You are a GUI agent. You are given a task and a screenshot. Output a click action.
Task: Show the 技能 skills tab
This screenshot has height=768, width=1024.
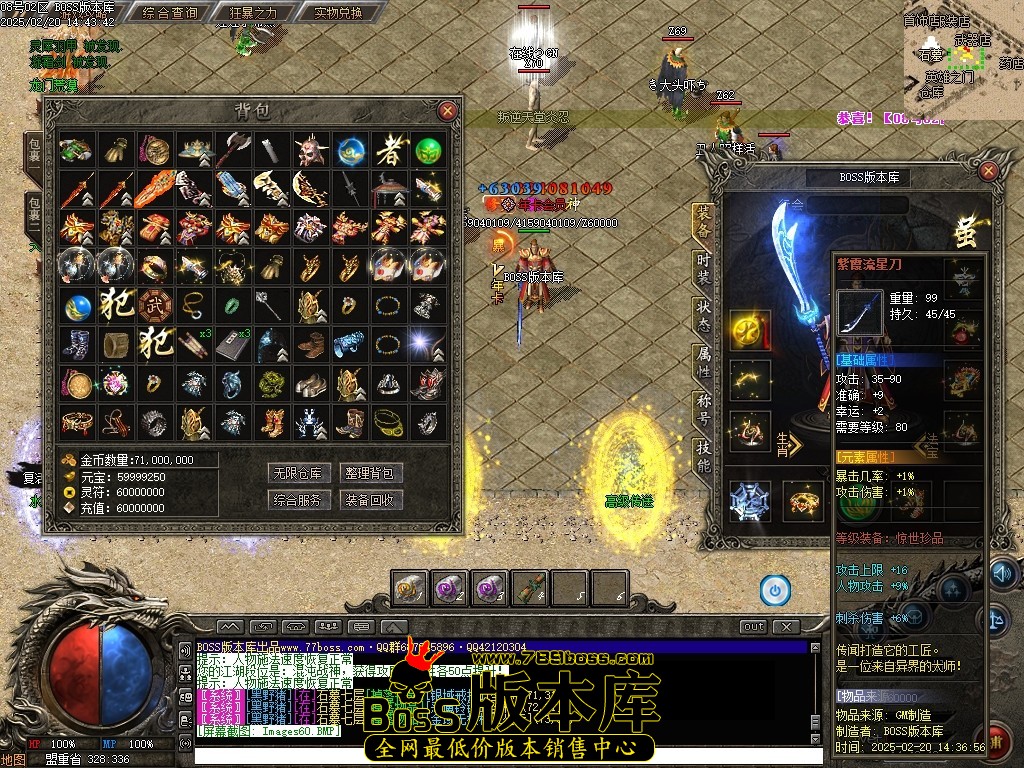click(703, 456)
